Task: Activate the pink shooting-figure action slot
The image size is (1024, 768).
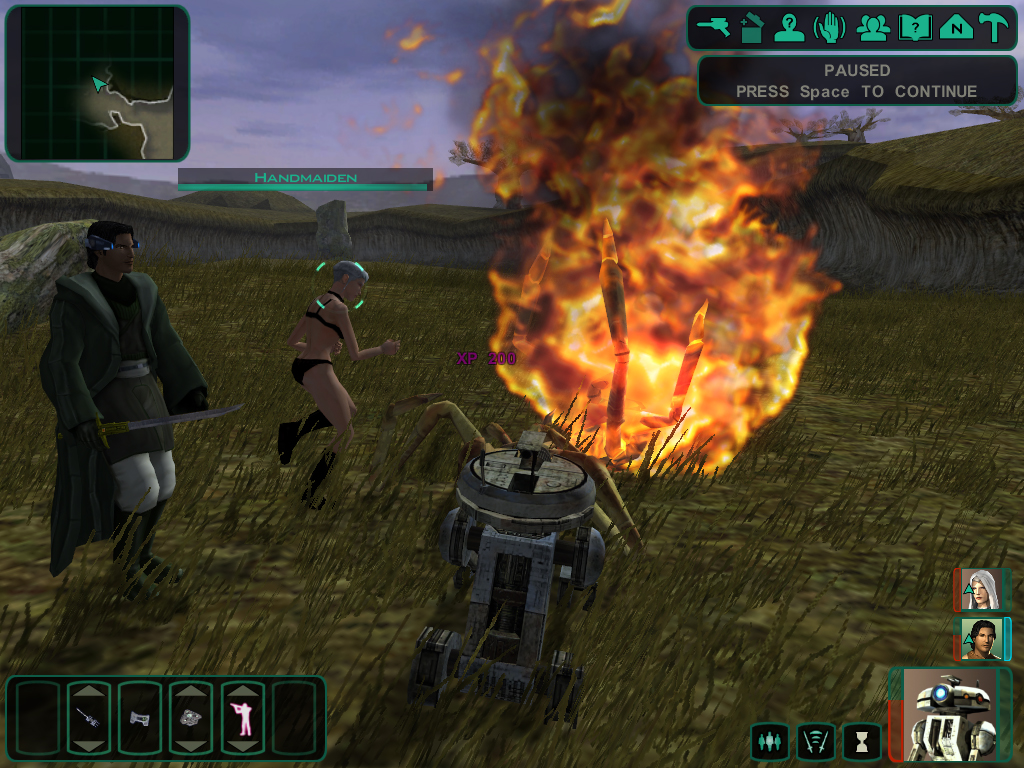Action: [x=242, y=718]
